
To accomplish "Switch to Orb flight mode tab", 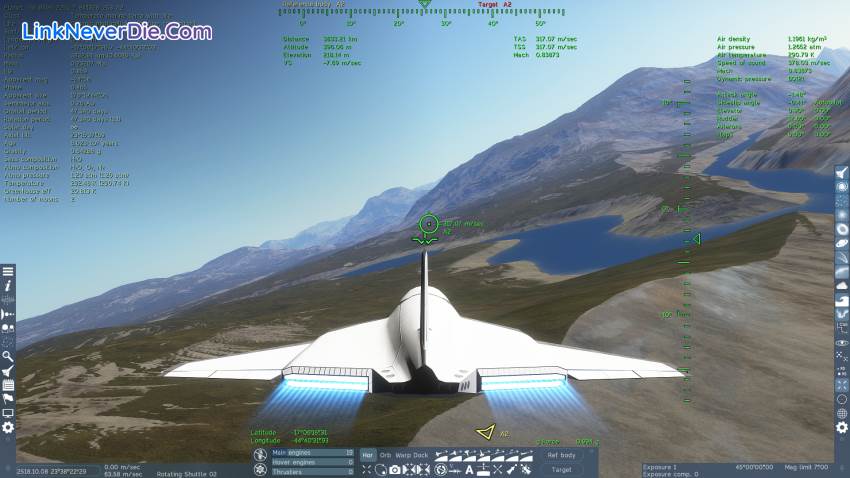I will 385,455.
